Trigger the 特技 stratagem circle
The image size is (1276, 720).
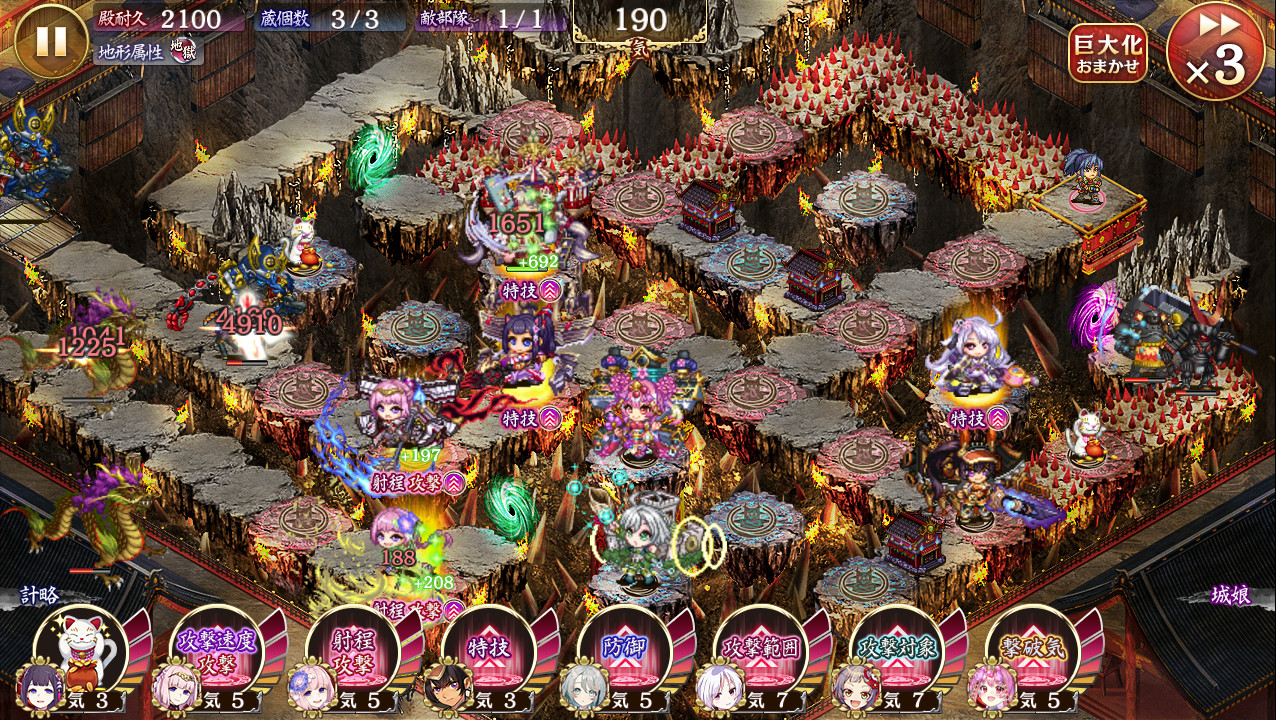[489, 649]
